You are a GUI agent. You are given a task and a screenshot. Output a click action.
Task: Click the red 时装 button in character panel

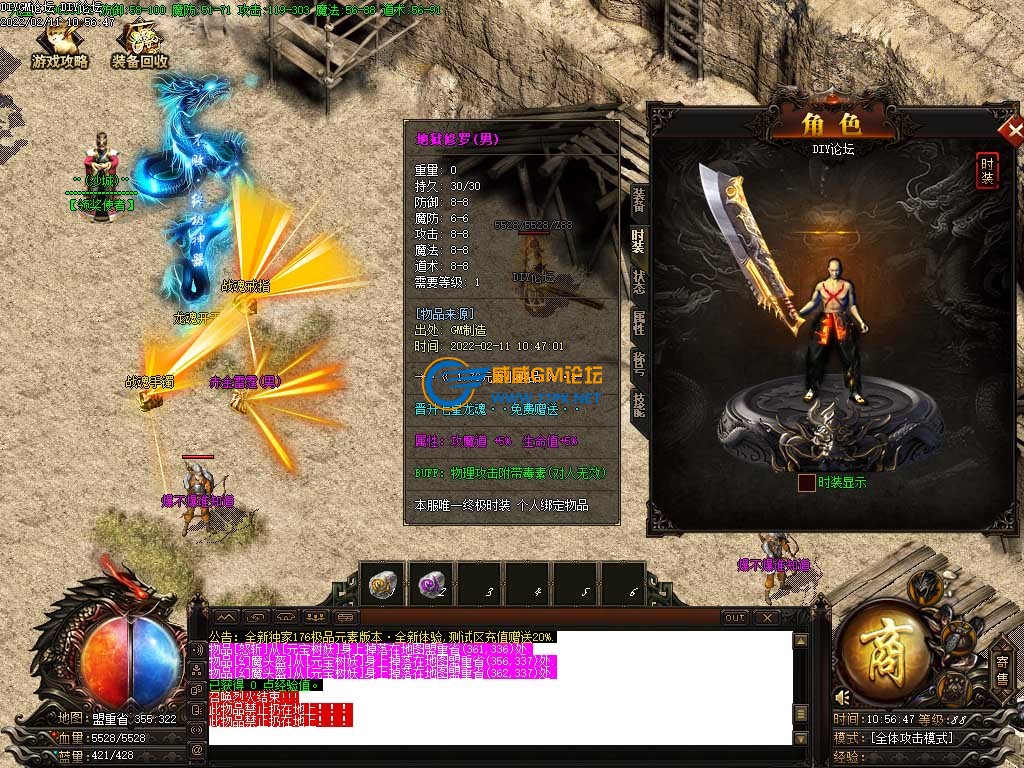pos(987,171)
